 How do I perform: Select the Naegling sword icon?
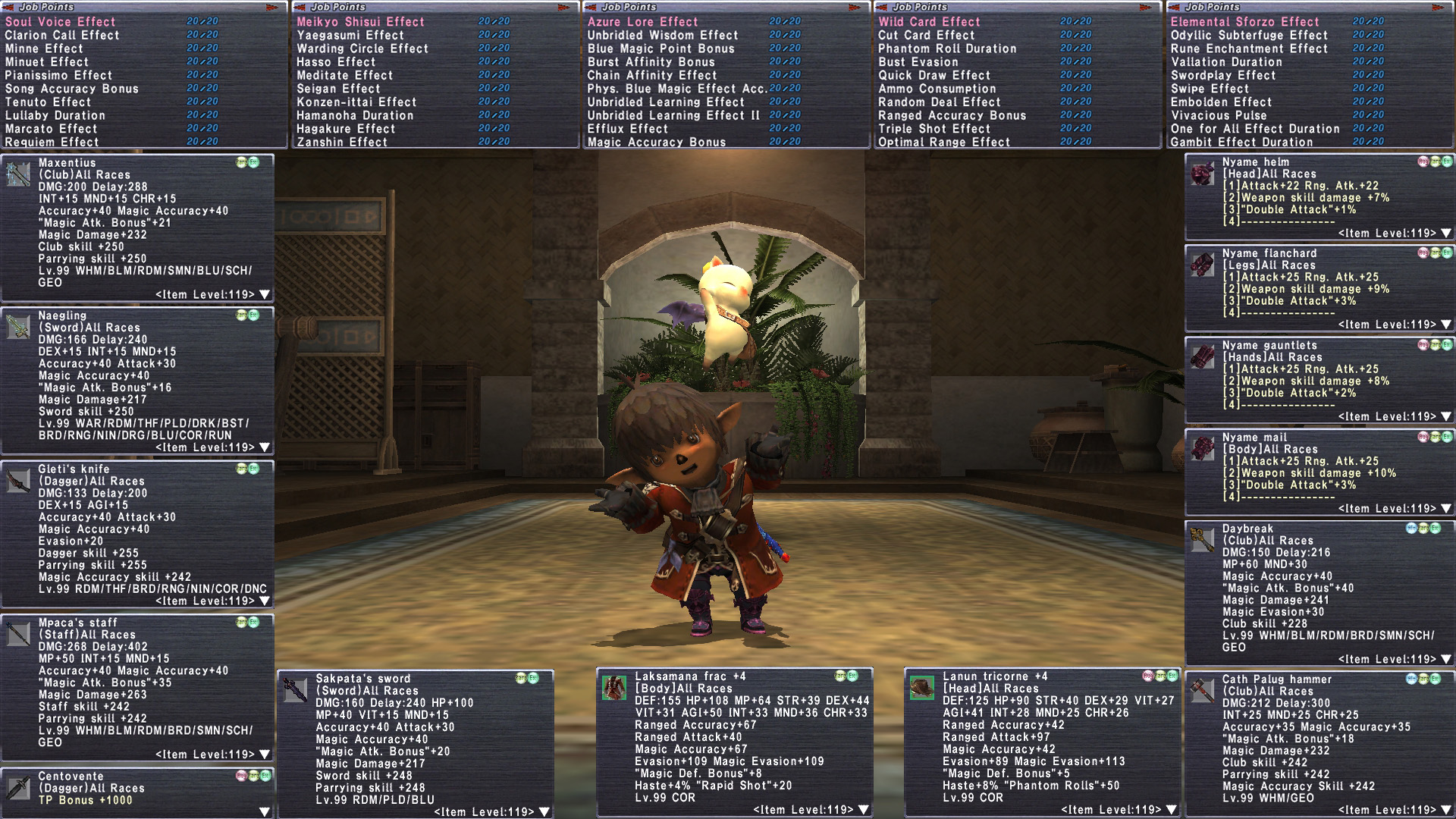[18, 328]
